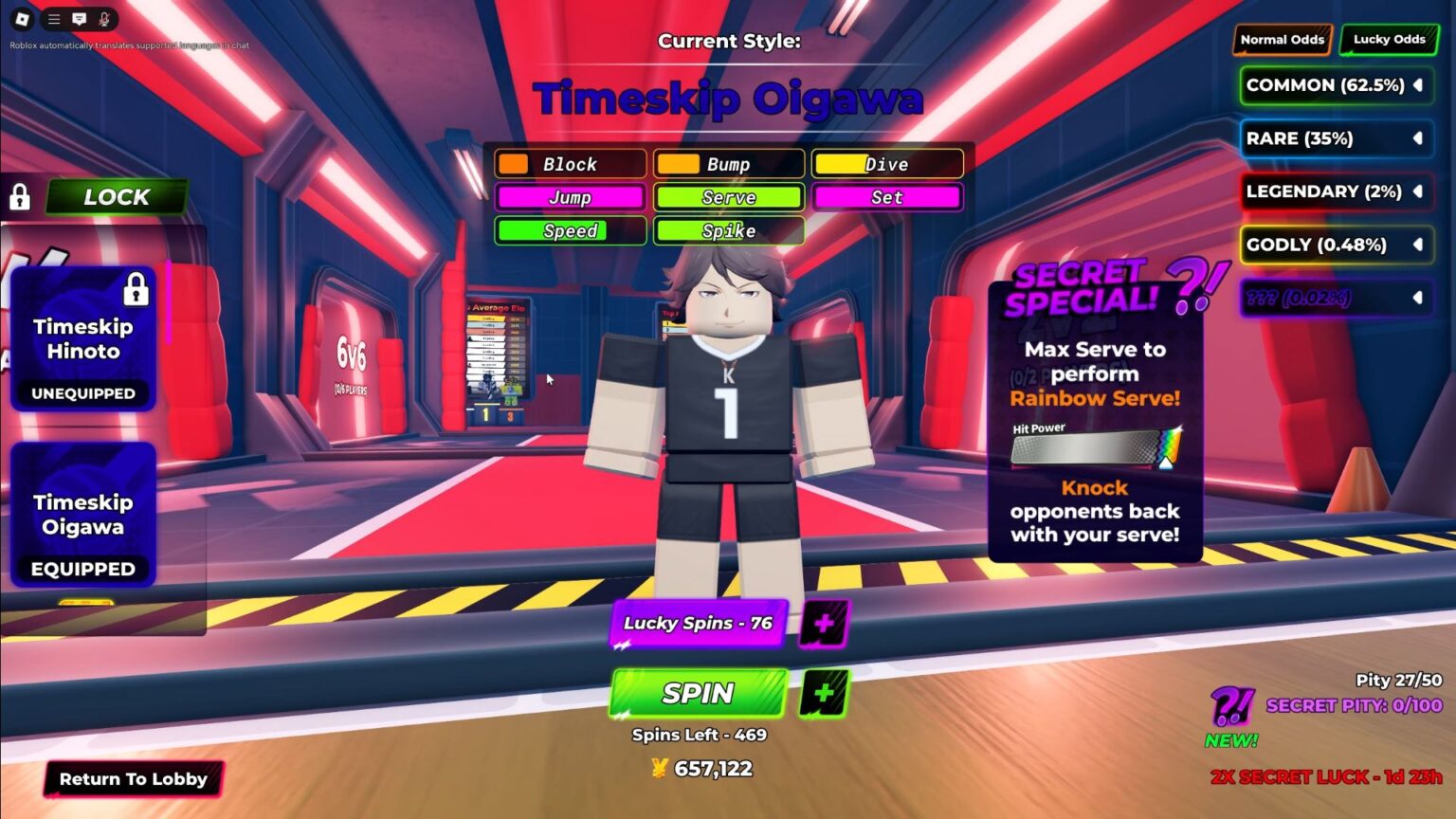Open the Roblox main menu icon
This screenshot has height=819, width=1456.
pyautogui.click(x=21, y=19)
